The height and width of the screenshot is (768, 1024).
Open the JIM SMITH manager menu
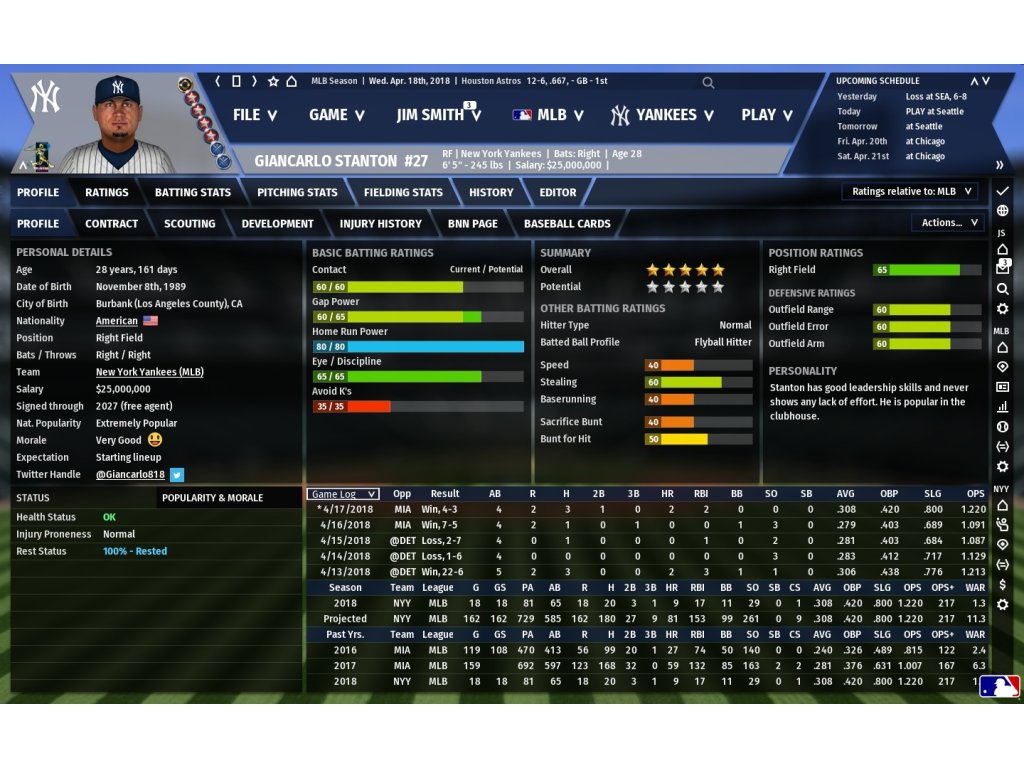(x=437, y=115)
